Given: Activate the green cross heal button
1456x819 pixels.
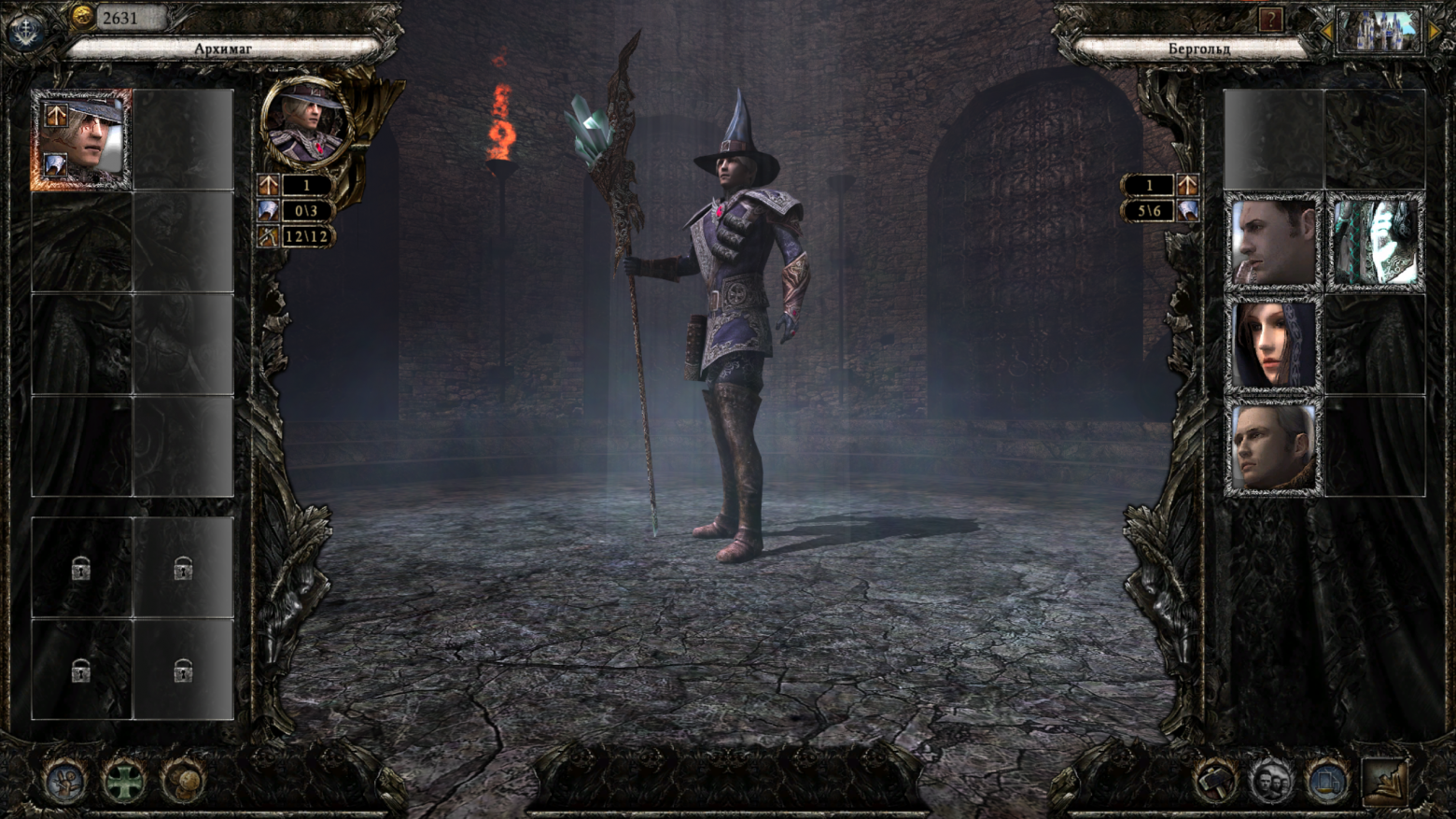Looking at the screenshot, I should point(123,781).
